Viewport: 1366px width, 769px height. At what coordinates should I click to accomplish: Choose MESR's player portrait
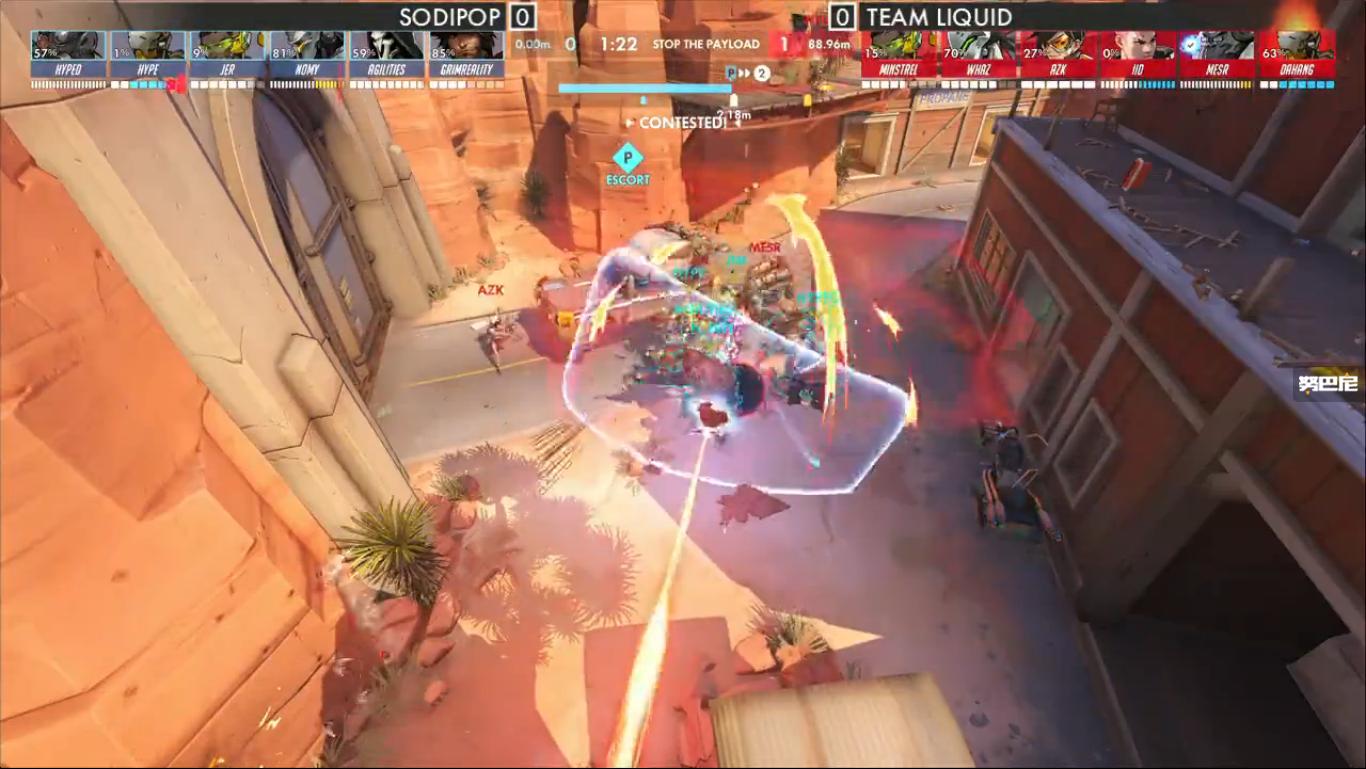1217,46
